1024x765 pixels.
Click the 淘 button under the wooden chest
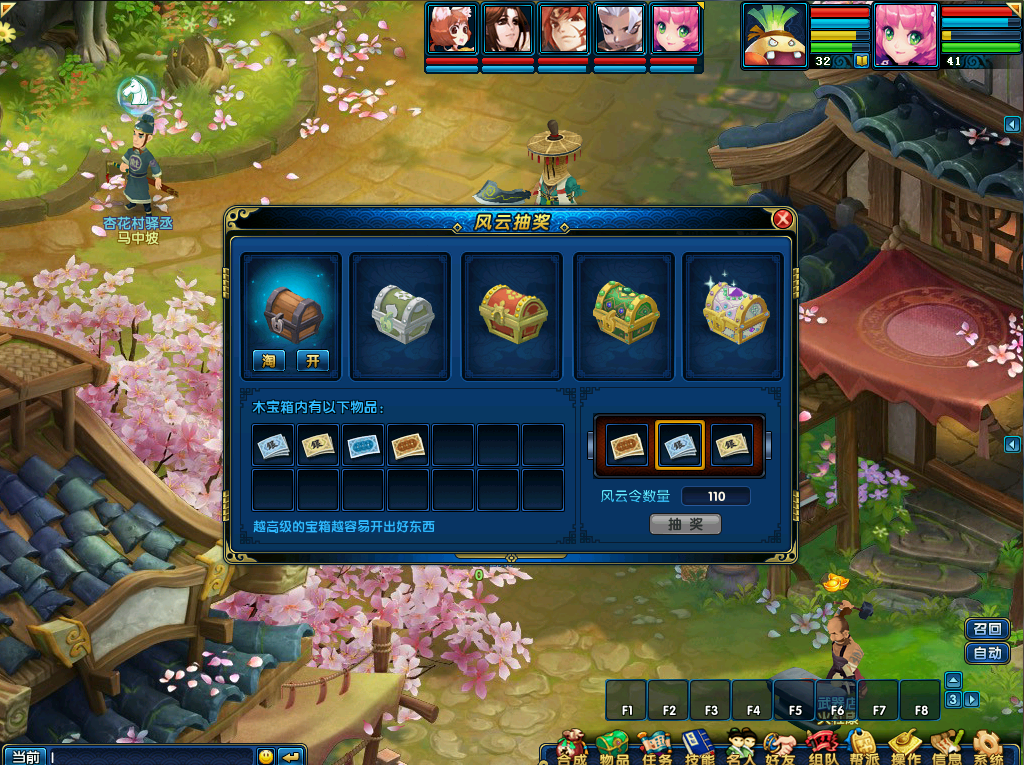coord(267,360)
